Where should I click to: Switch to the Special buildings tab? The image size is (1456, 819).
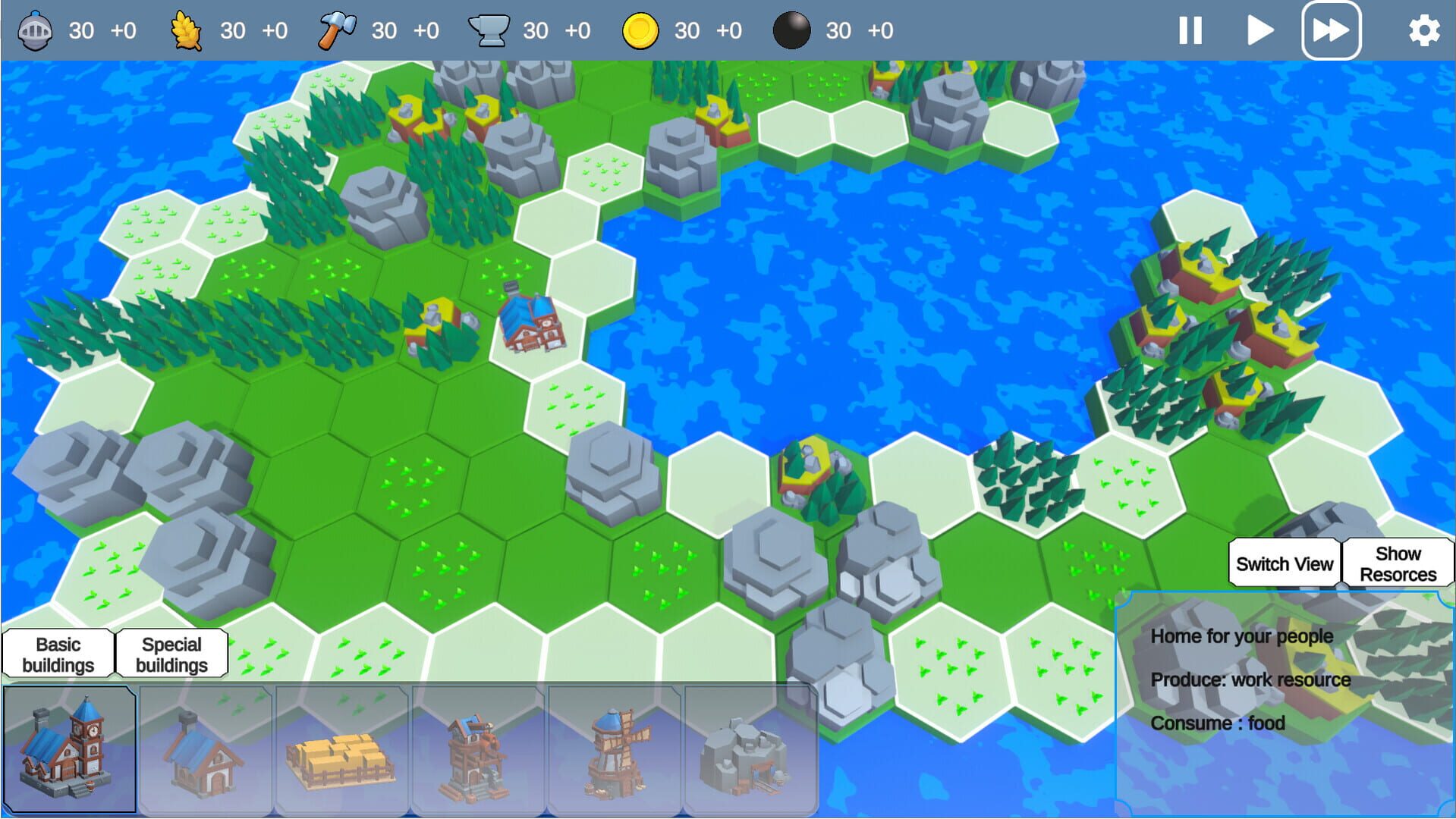171,653
